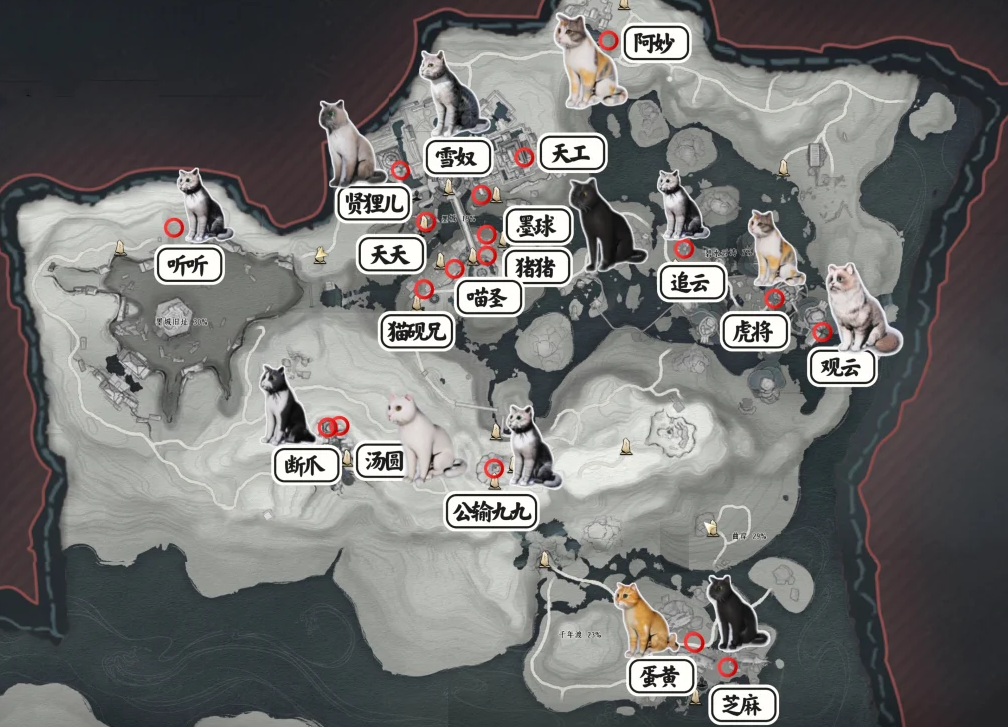Select the 阿妙 cat label
Screen dimensions: 1008x727
coord(655,44)
